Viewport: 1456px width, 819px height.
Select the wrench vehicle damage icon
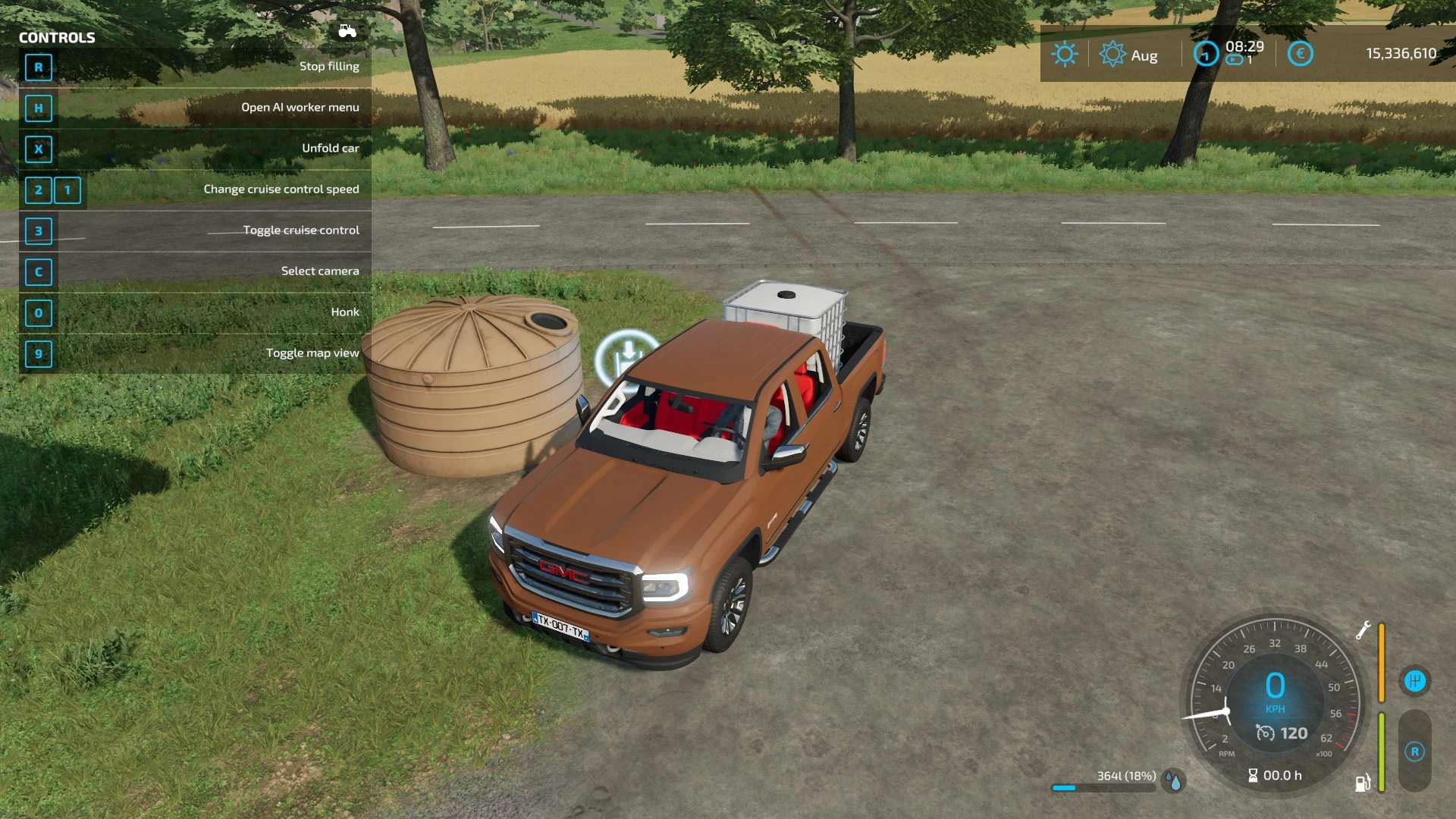click(x=1363, y=630)
